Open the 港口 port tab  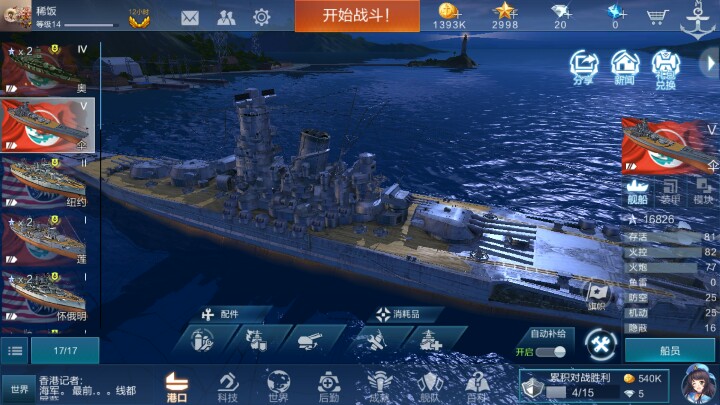[x=177, y=386]
